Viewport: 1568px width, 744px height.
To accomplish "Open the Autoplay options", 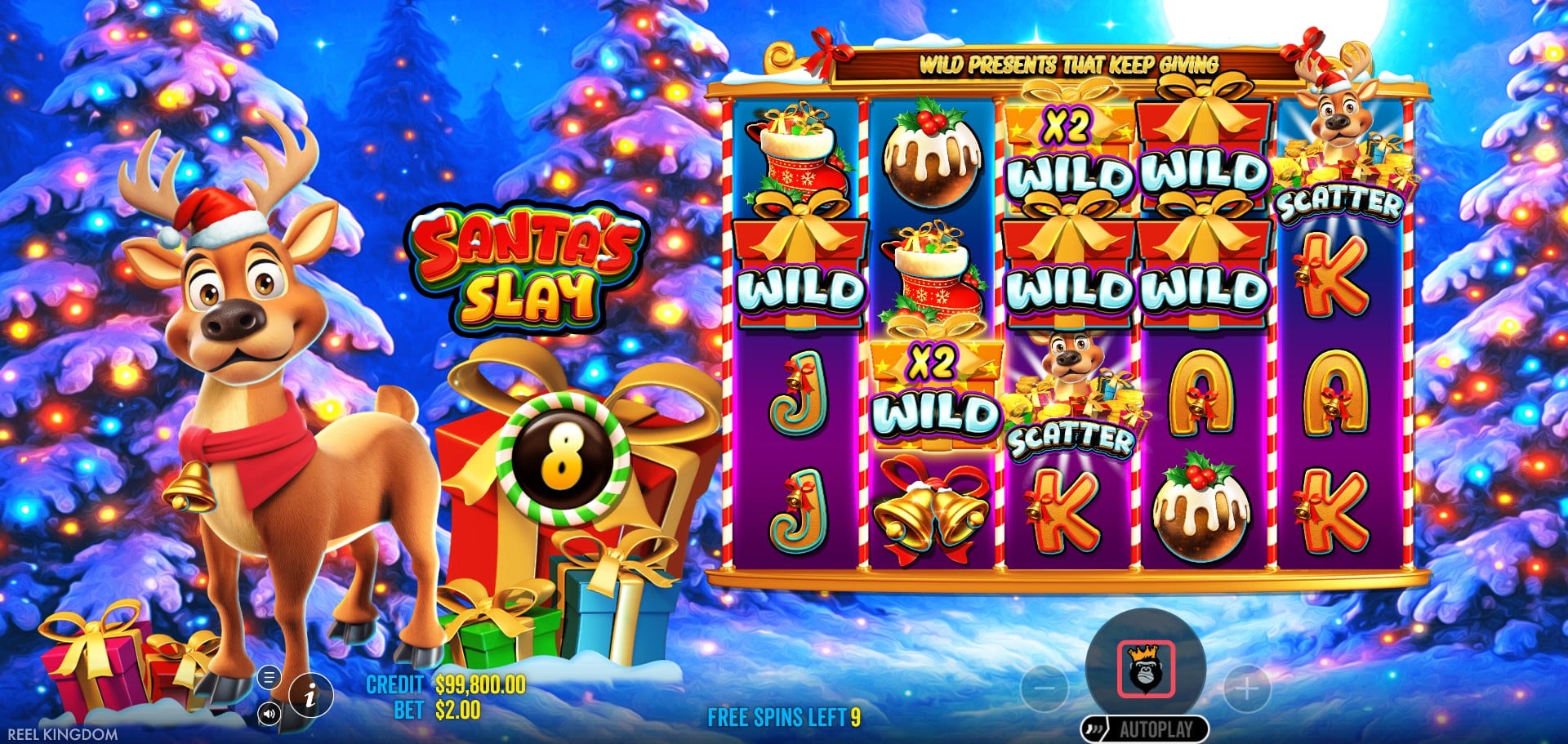I will (1155, 728).
